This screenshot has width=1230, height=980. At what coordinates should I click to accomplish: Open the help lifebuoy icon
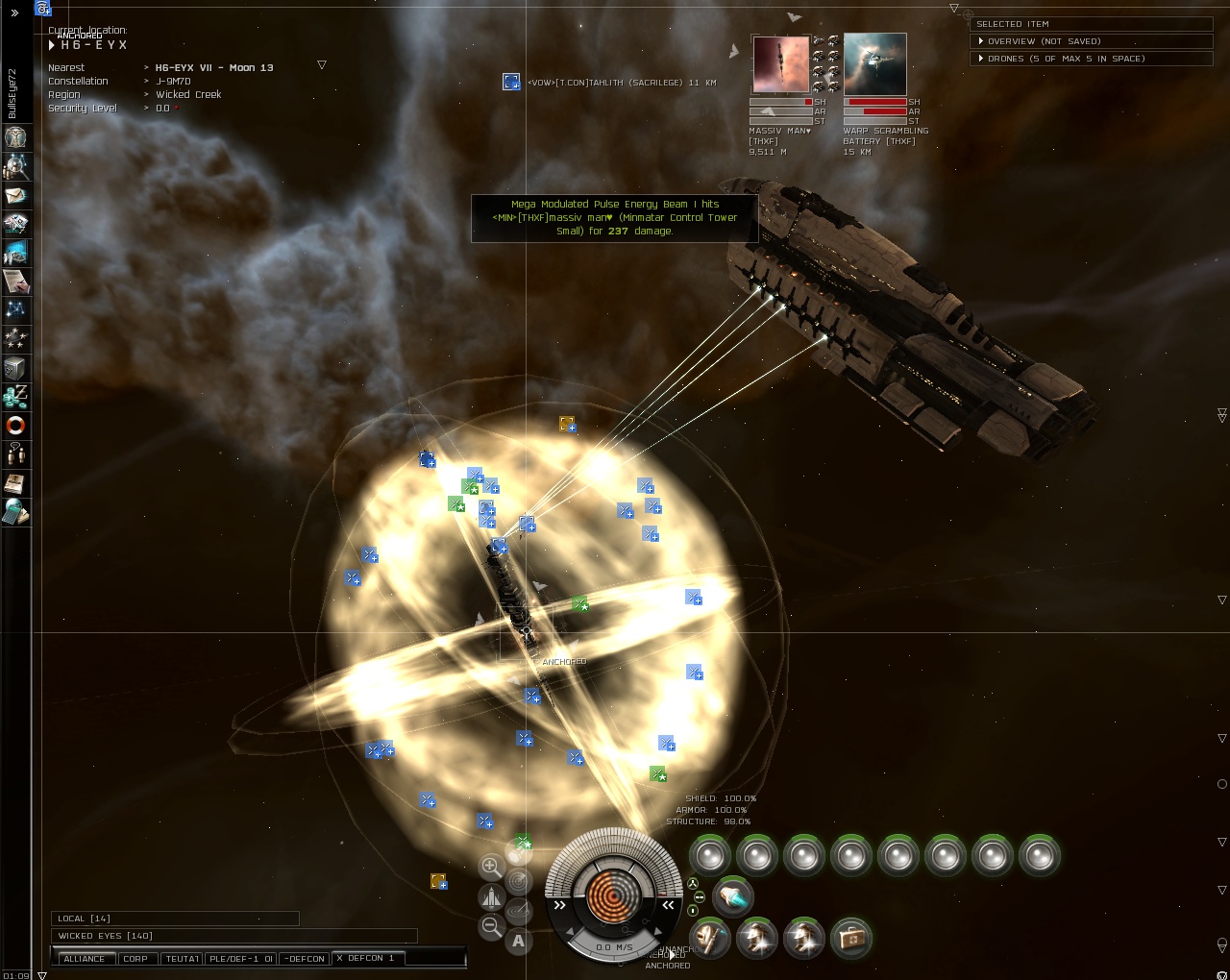point(15,426)
